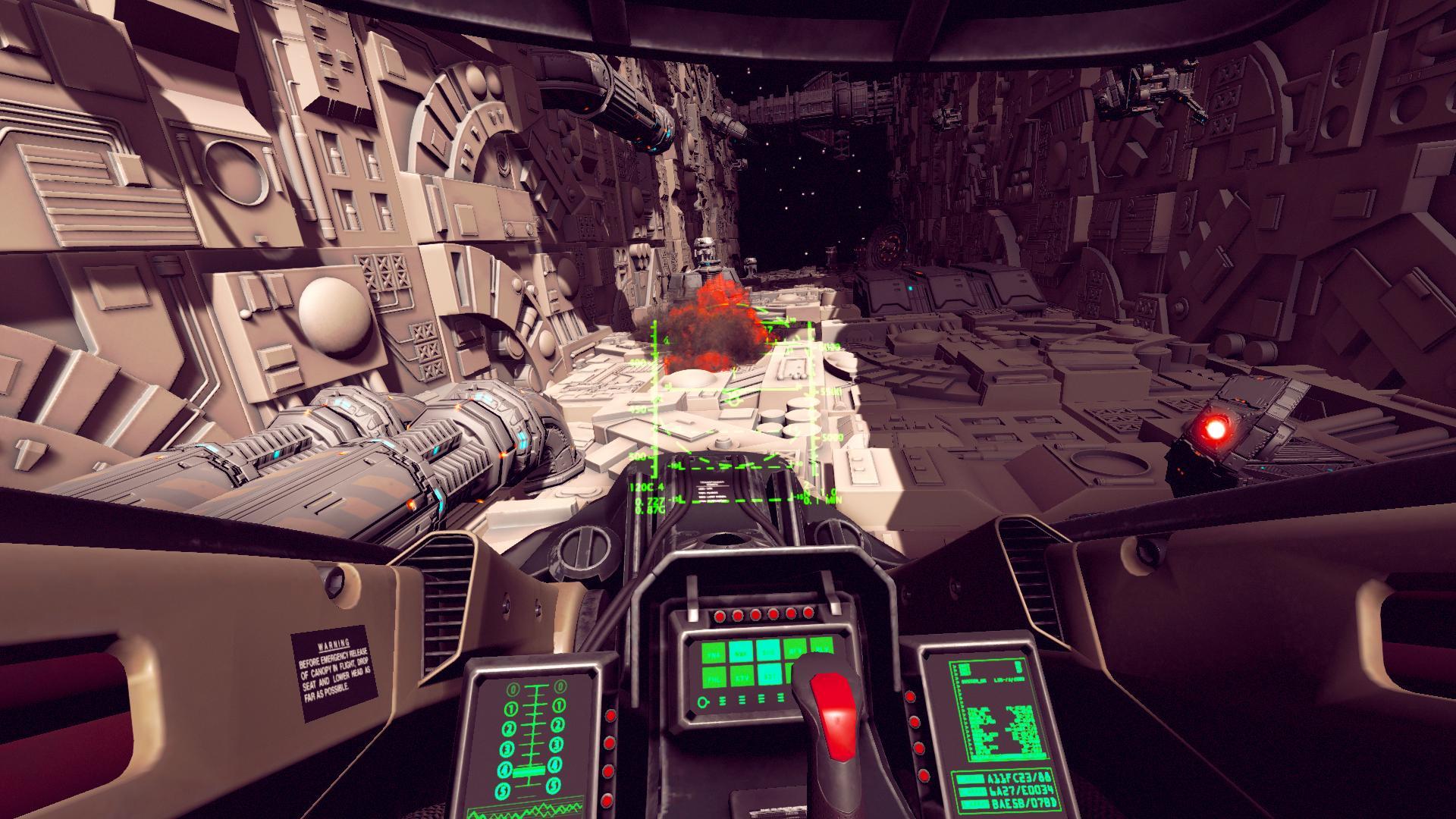Click the first triple-bar icon below the keypad
Image resolution: width=1456 pixels, height=819 pixels.
[722, 699]
